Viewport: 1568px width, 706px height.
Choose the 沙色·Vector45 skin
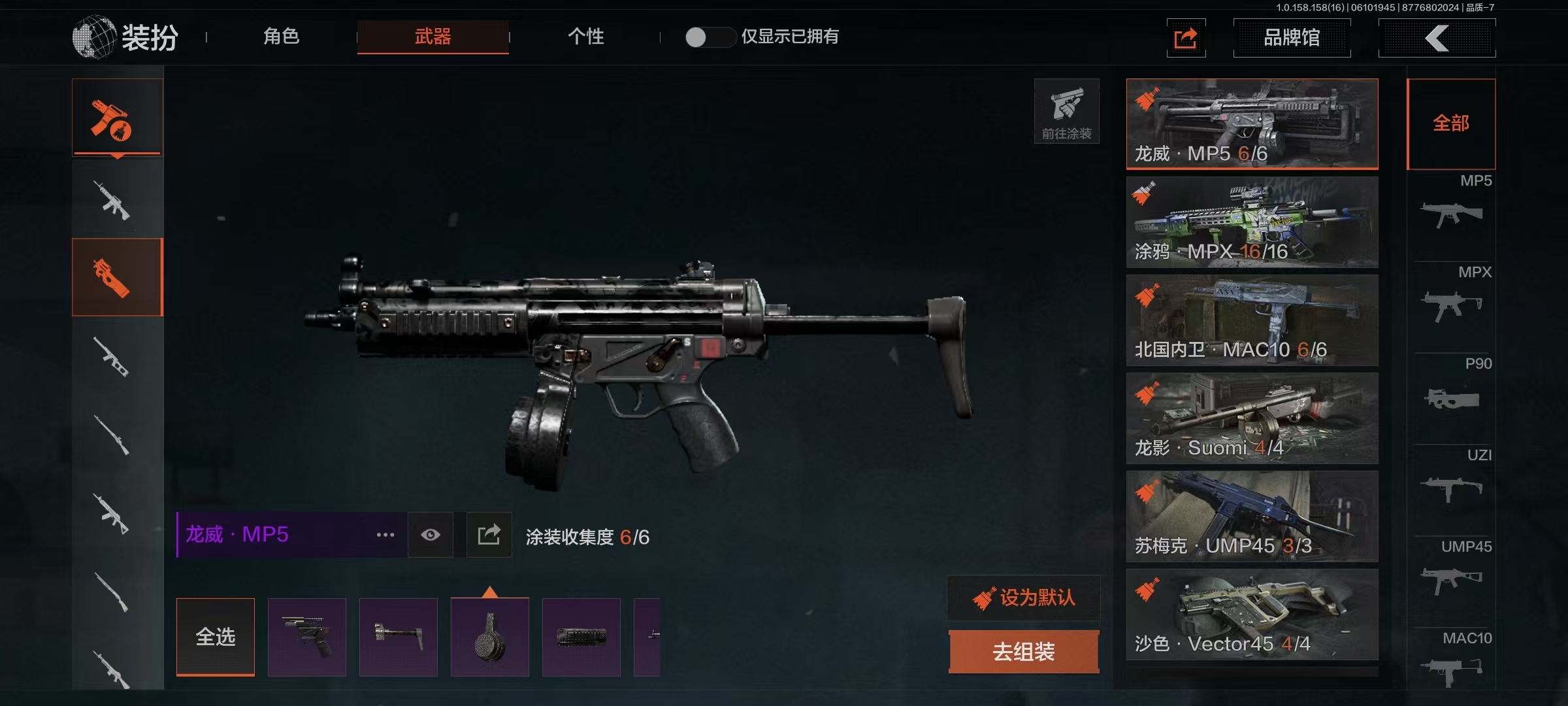(x=1252, y=614)
